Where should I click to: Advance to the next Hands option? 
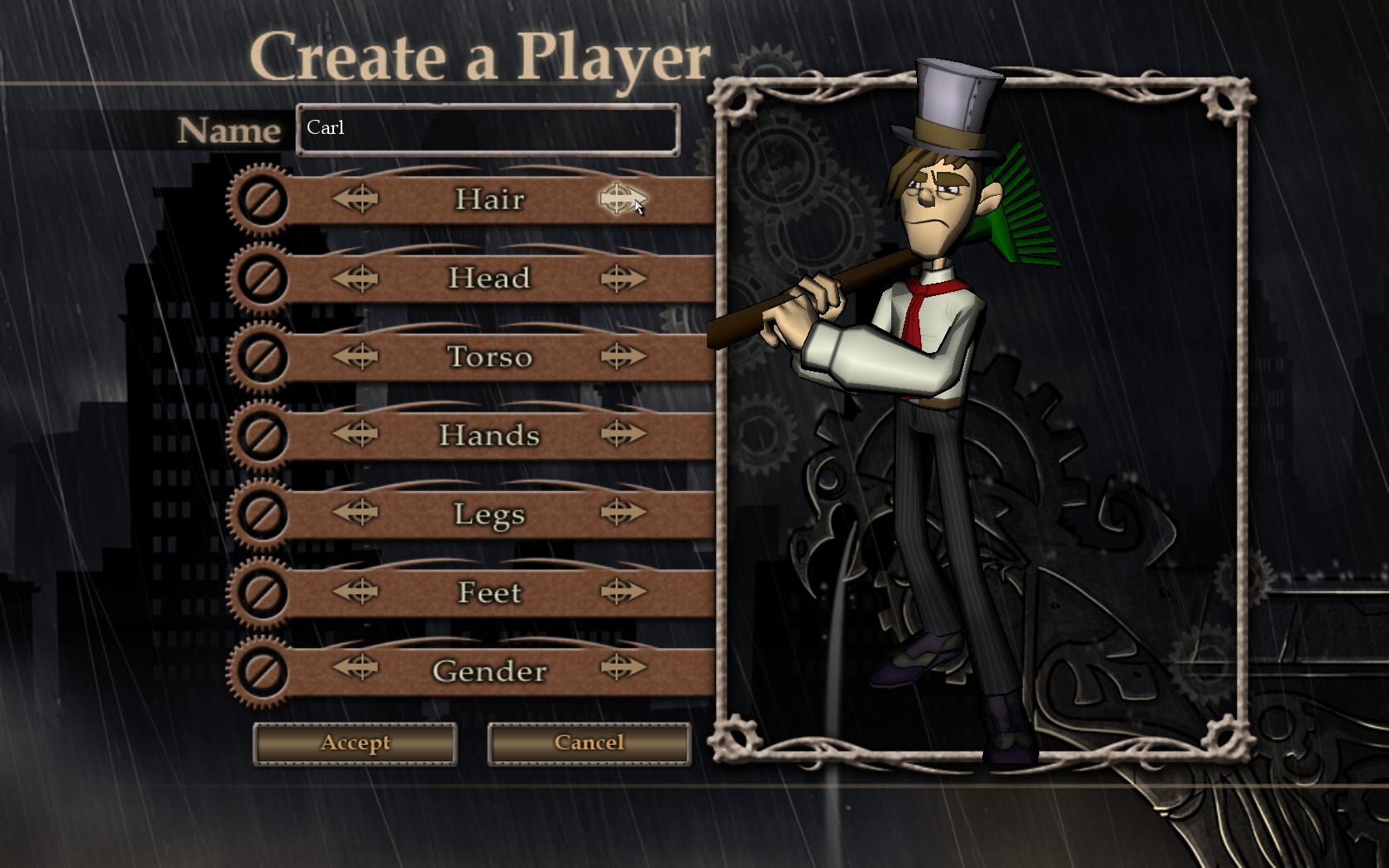(x=622, y=433)
